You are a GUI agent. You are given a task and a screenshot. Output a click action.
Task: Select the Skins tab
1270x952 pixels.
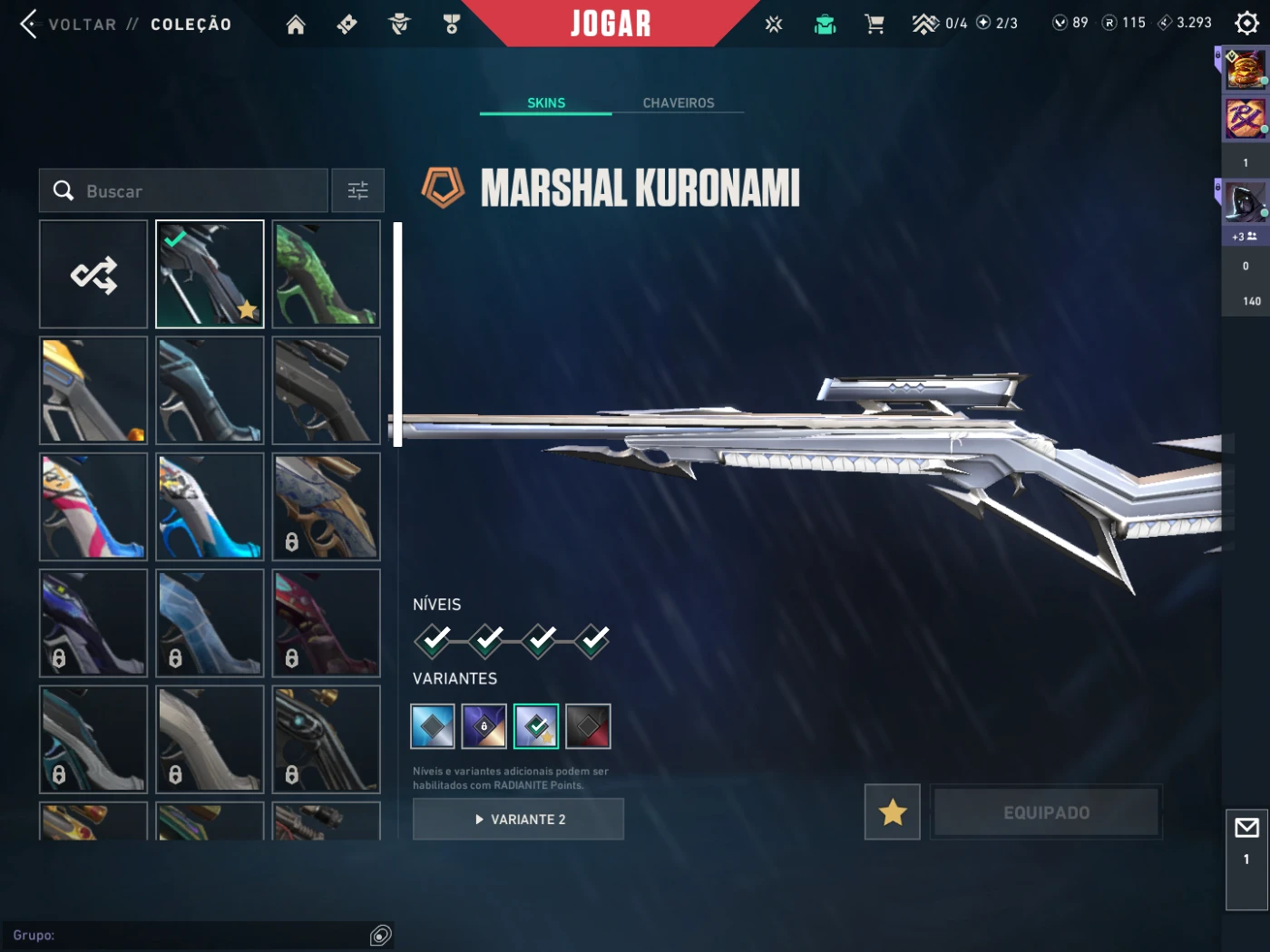pyautogui.click(x=546, y=103)
